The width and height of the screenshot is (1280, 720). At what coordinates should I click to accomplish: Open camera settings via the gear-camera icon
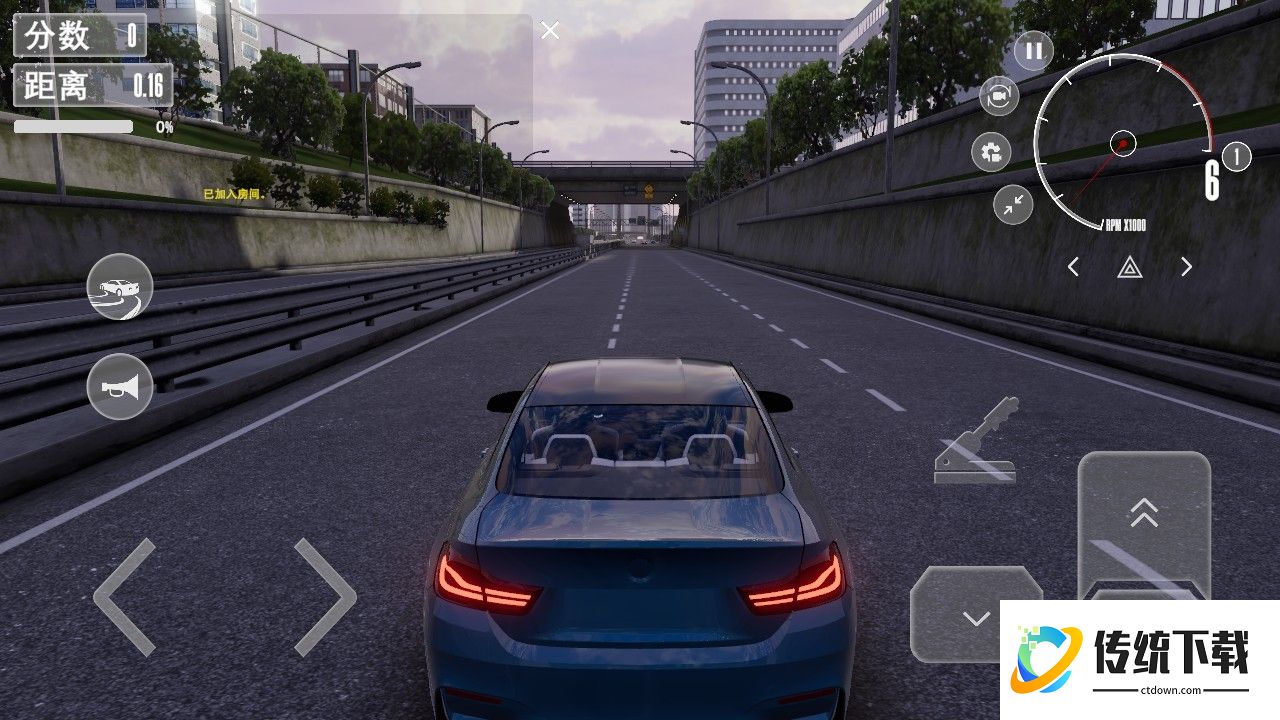click(991, 152)
